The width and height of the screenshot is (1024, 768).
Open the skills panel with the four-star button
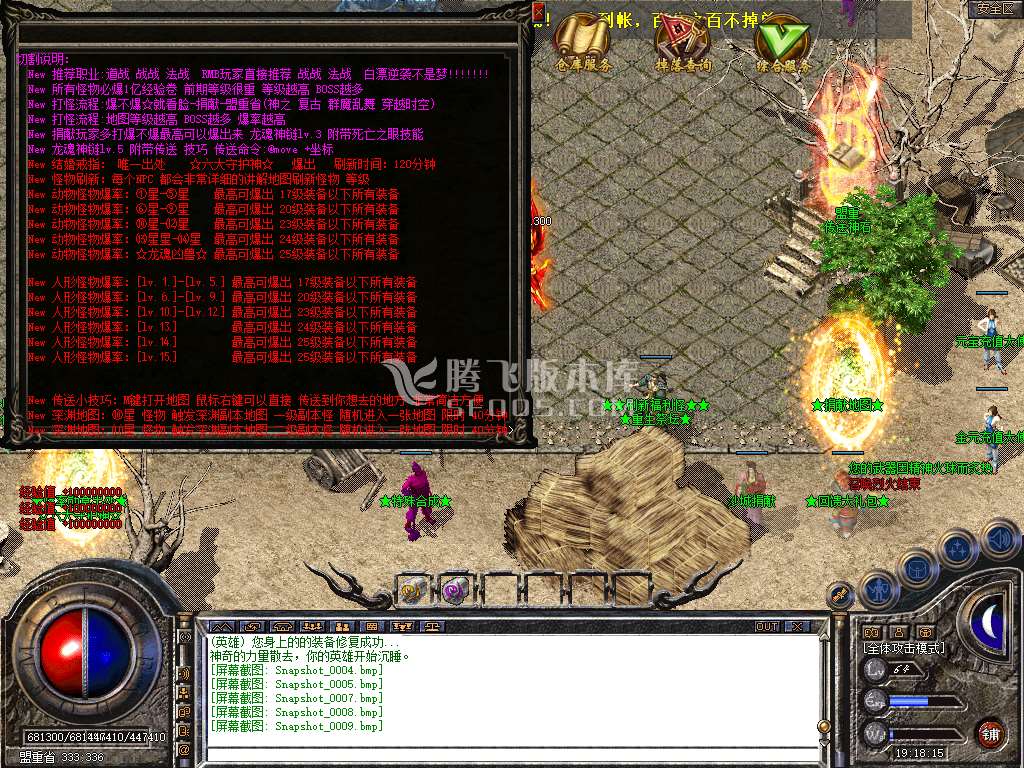coord(958,549)
